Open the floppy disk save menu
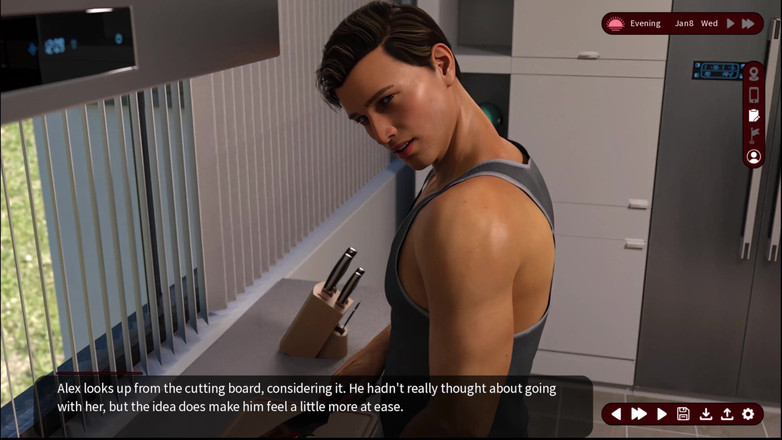 684,414
